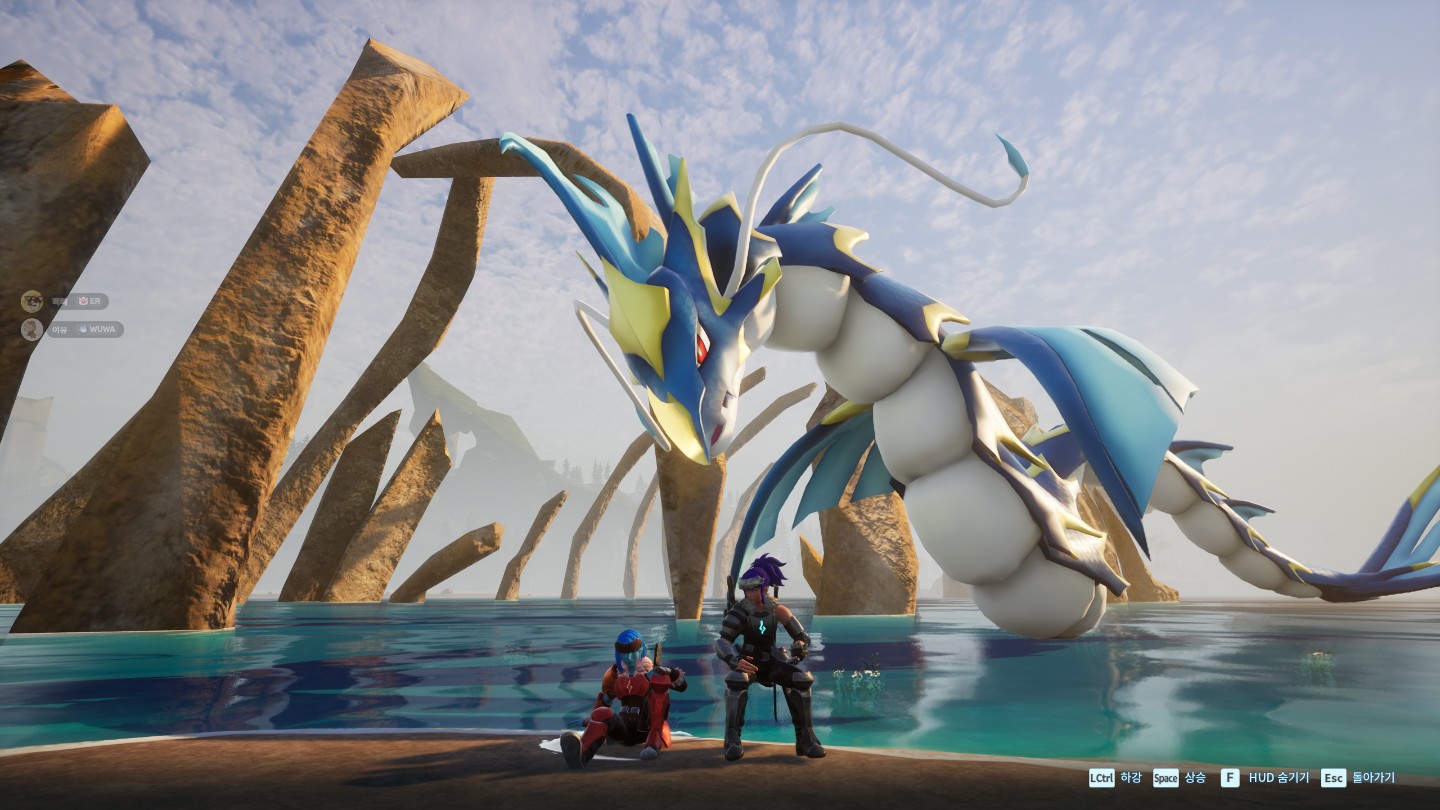Select the player entry tagged WUWA
This screenshot has width=1440, height=810.
[x=84, y=329]
